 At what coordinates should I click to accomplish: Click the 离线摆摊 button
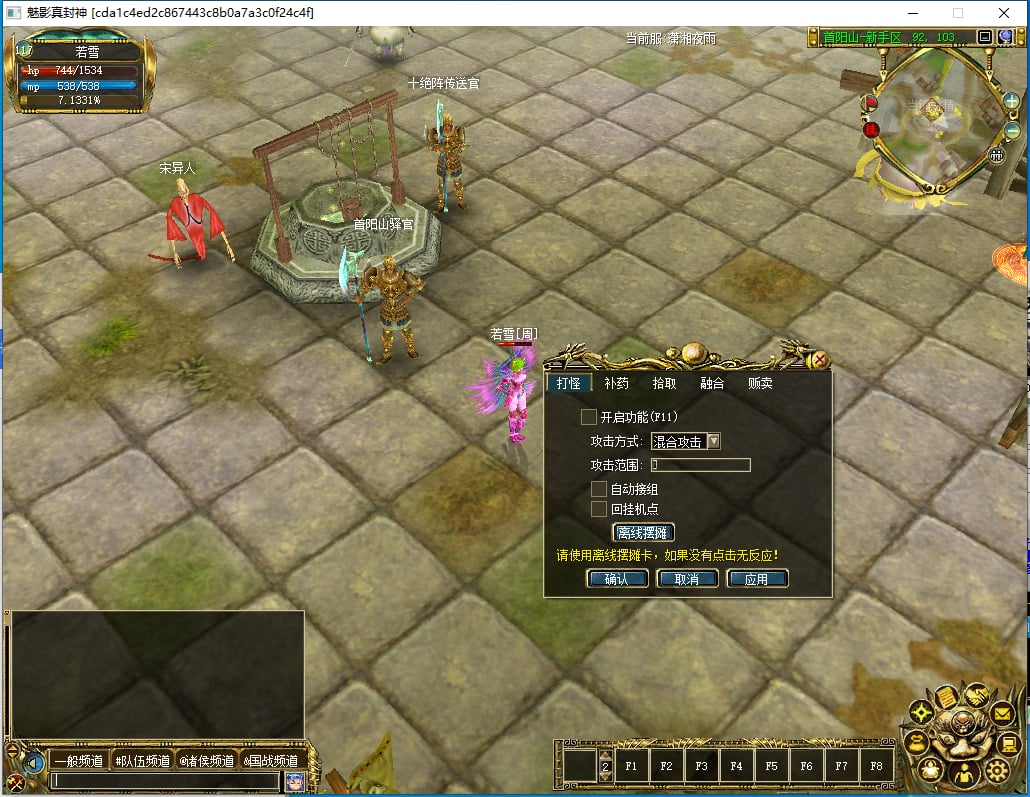(x=643, y=533)
